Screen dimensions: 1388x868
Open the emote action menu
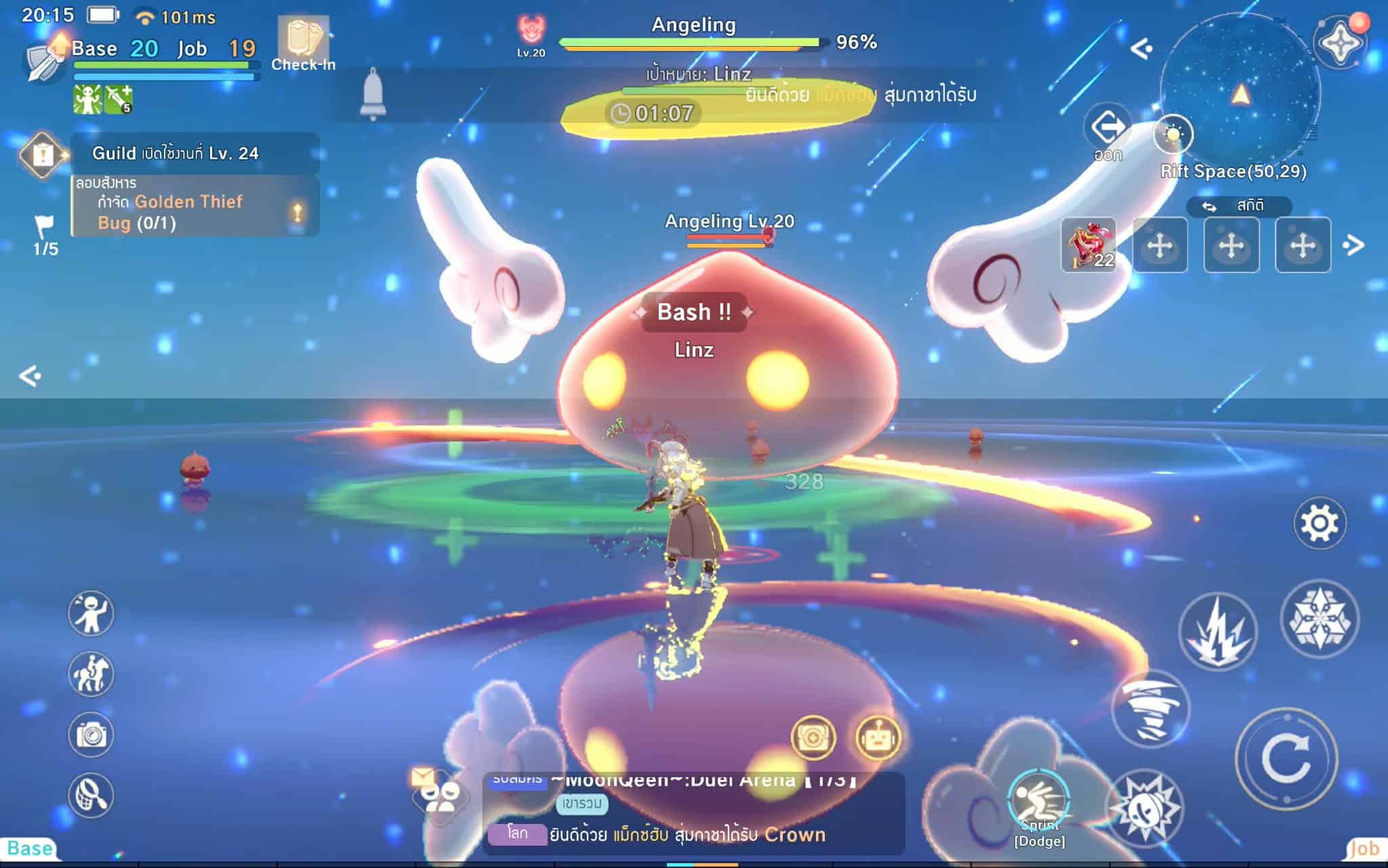(x=91, y=614)
